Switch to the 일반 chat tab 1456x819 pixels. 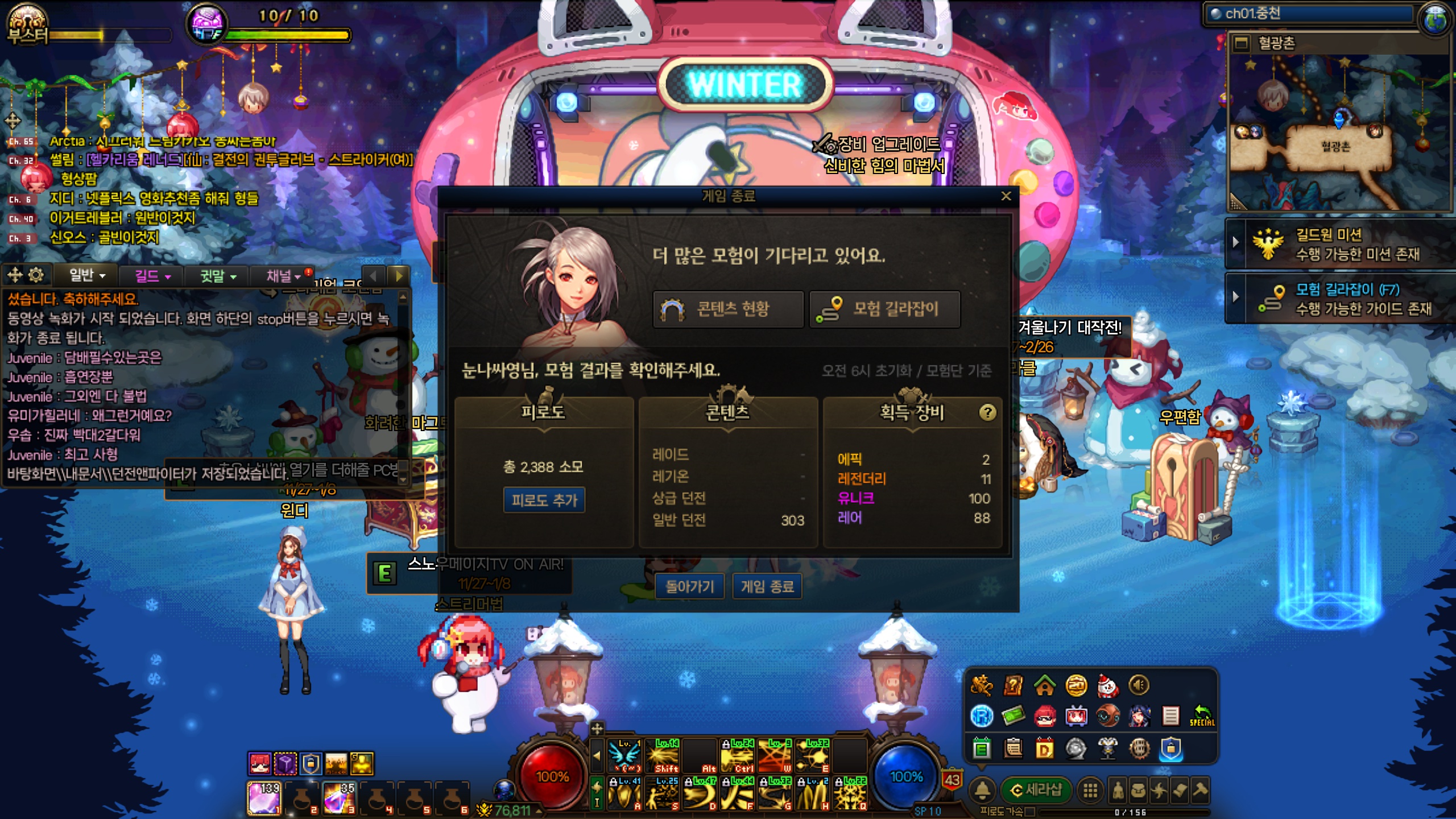click(86, 276)
